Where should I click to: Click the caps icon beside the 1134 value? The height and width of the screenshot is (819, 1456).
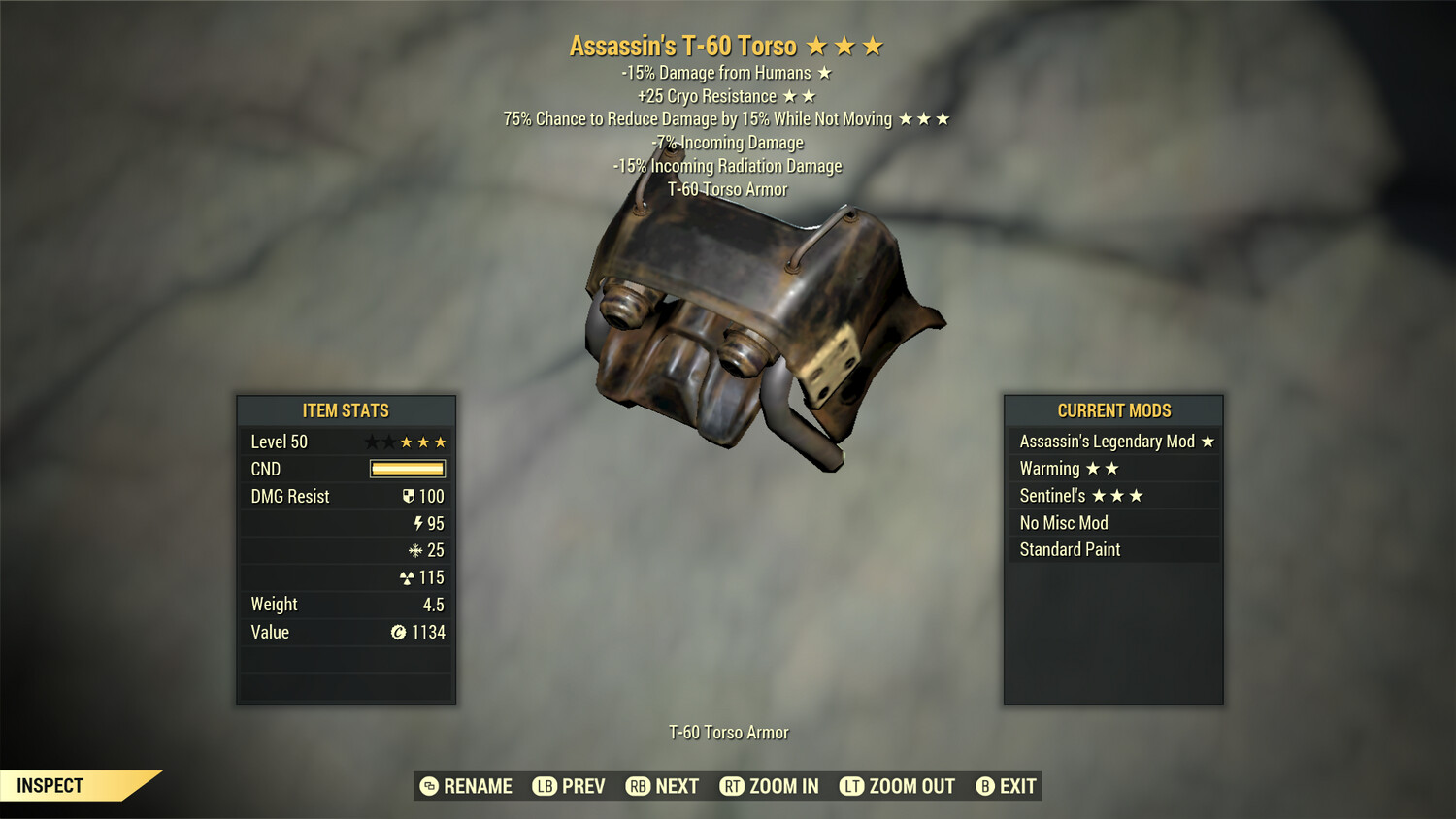tap(398, 632)
